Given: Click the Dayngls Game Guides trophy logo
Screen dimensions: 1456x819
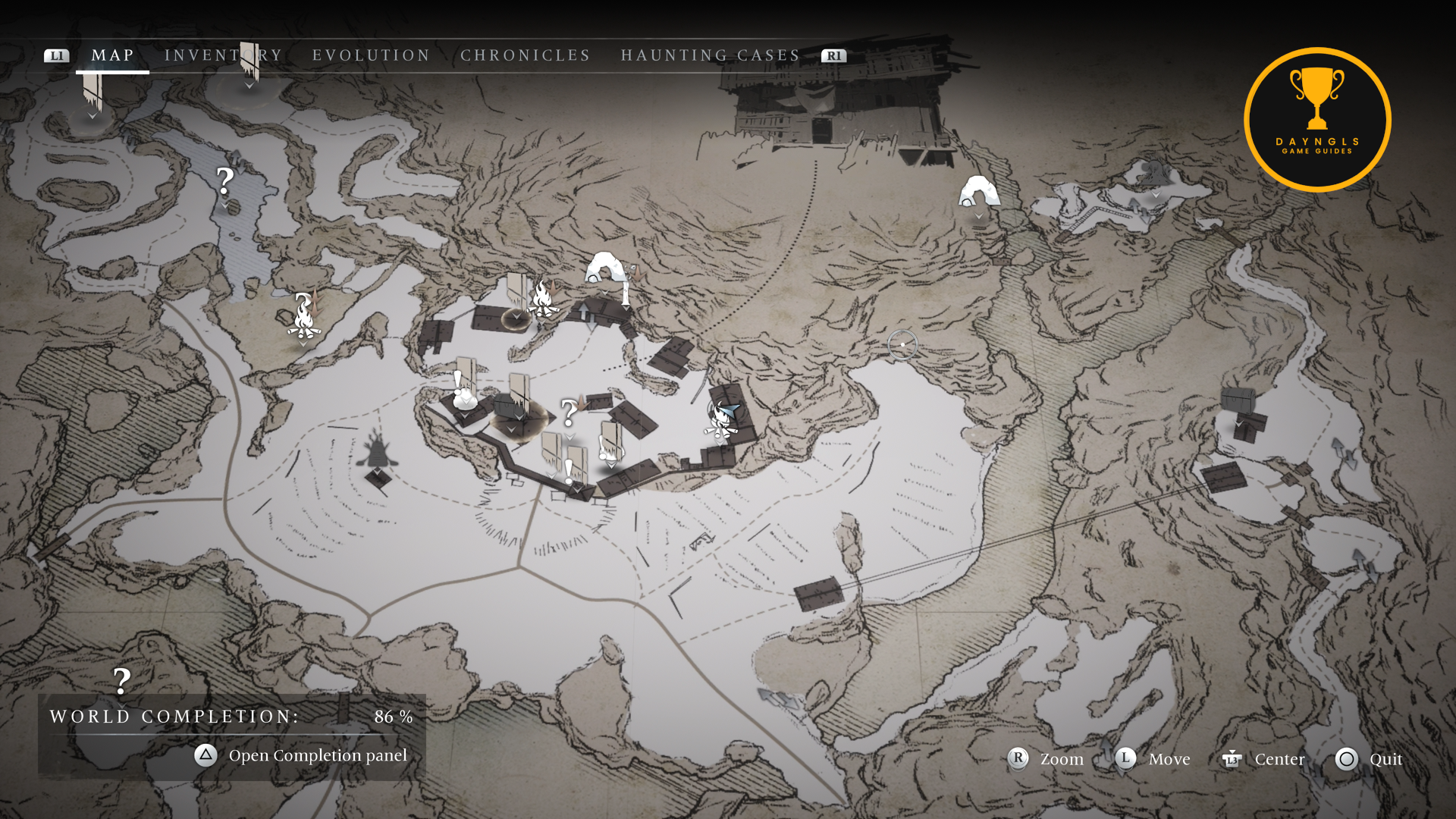Looking at the screenshot, I should coord(1317,119).
